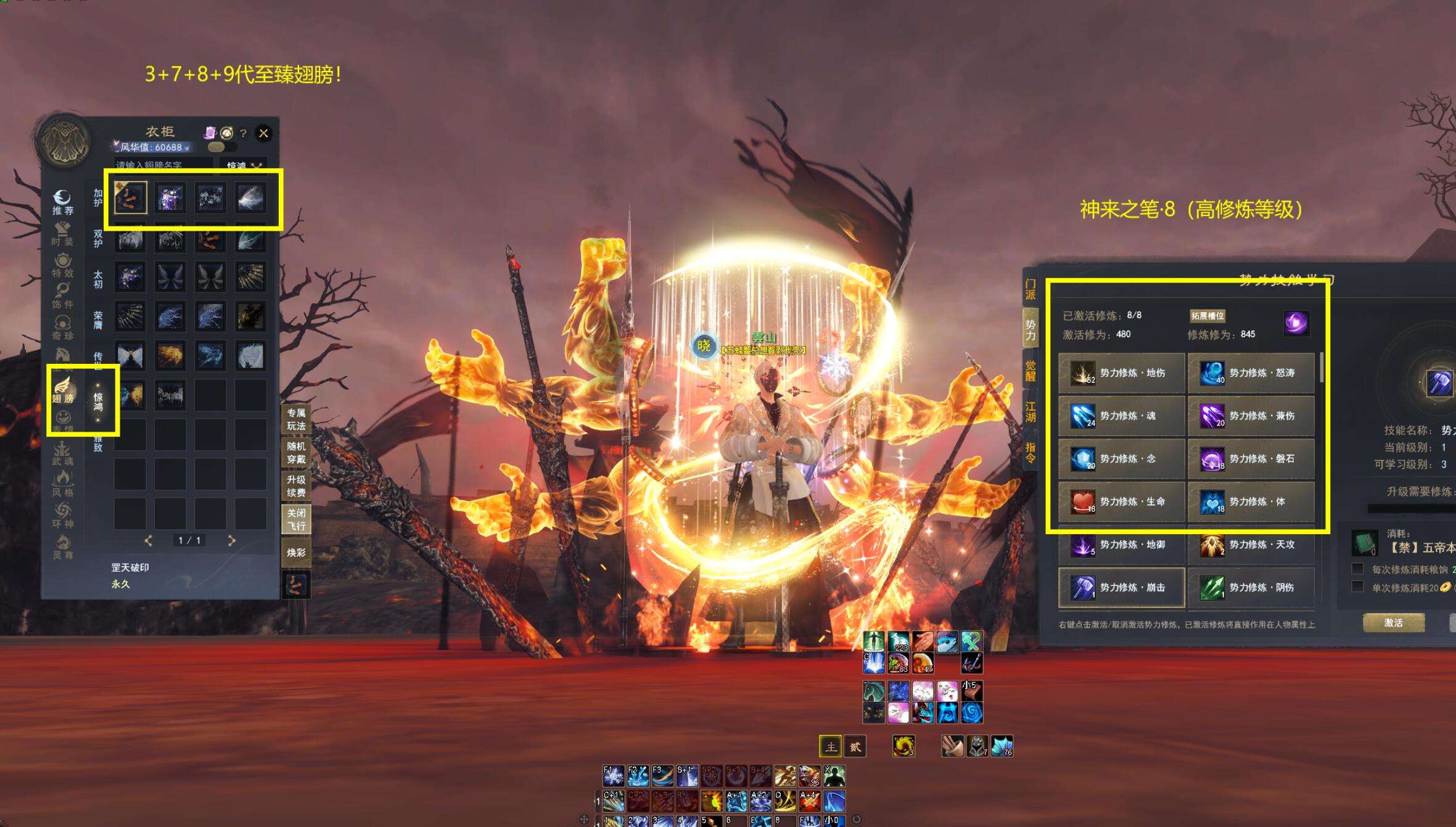Open the 惊鸿 filter dropdown
The width and height of the screenshot is (1456, 827).
244,165
